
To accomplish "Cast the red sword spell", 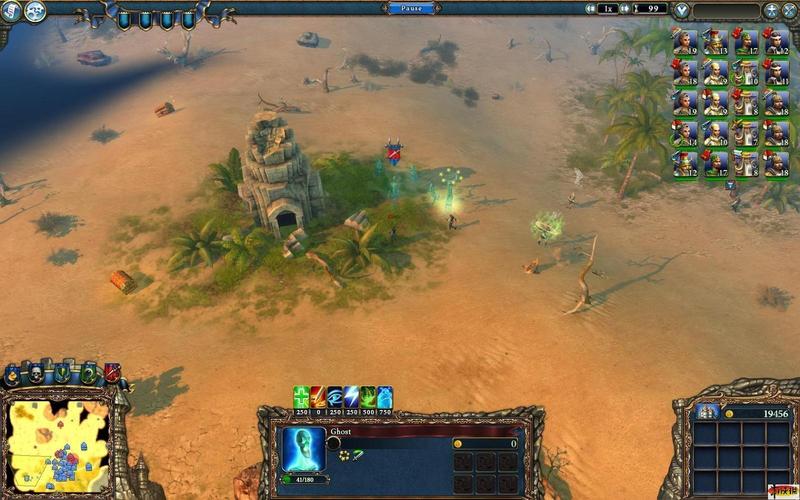I will point(318,397).
